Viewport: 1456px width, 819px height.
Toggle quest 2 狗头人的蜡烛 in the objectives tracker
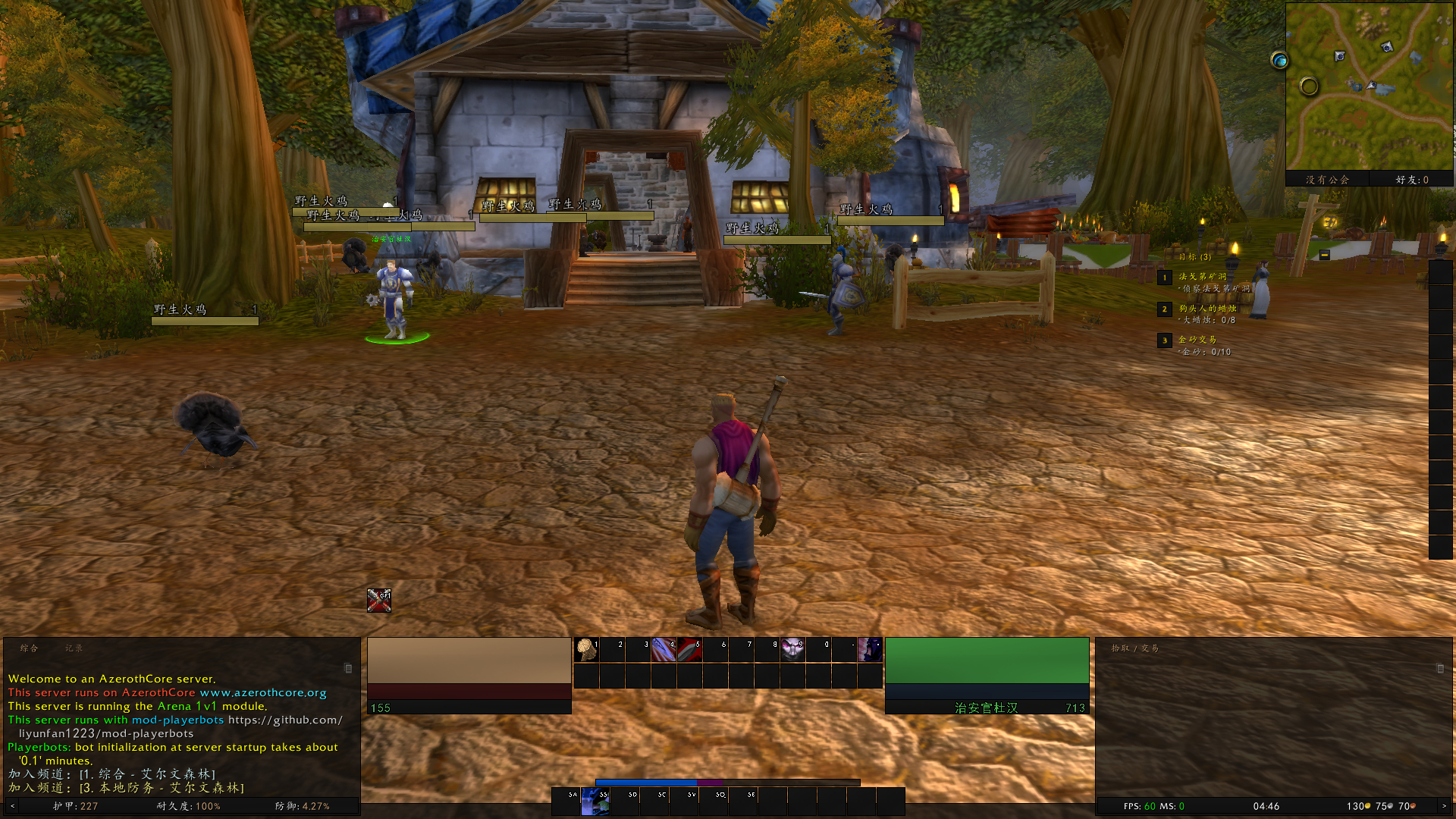(x=1209, y=309)
